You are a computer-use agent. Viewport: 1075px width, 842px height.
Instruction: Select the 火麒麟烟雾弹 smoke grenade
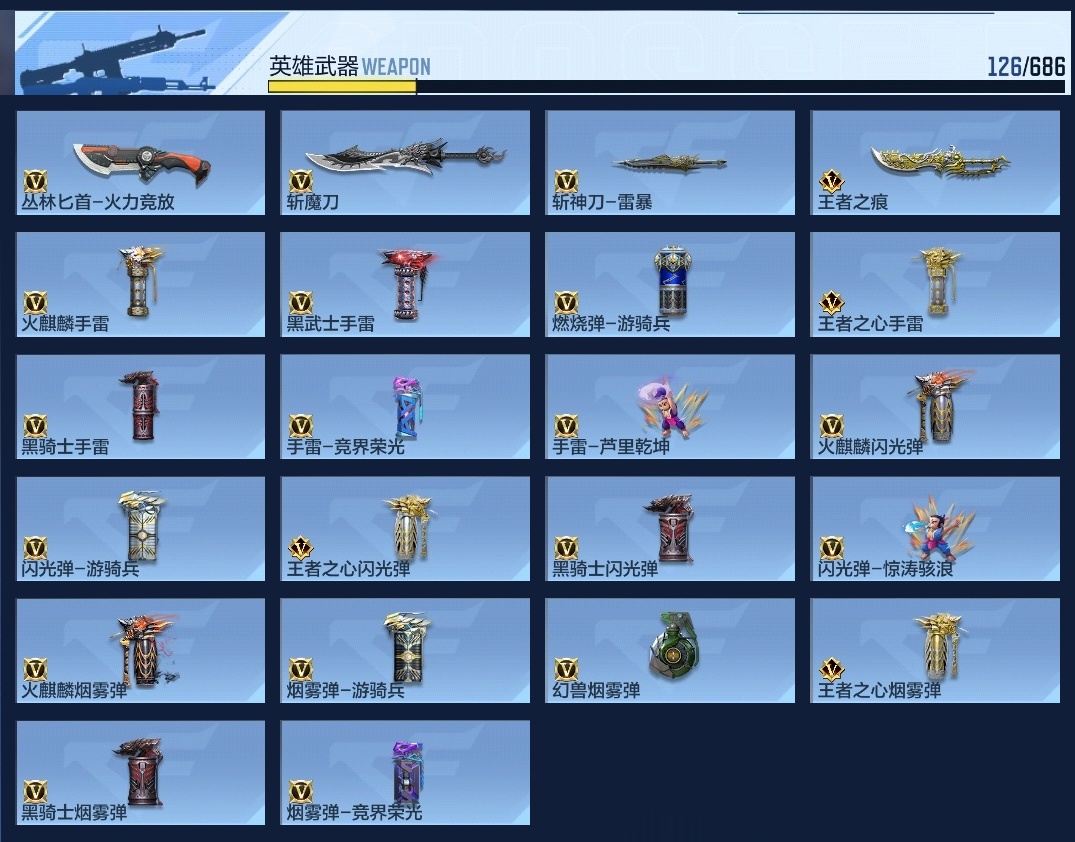click(x=141, y=650)
